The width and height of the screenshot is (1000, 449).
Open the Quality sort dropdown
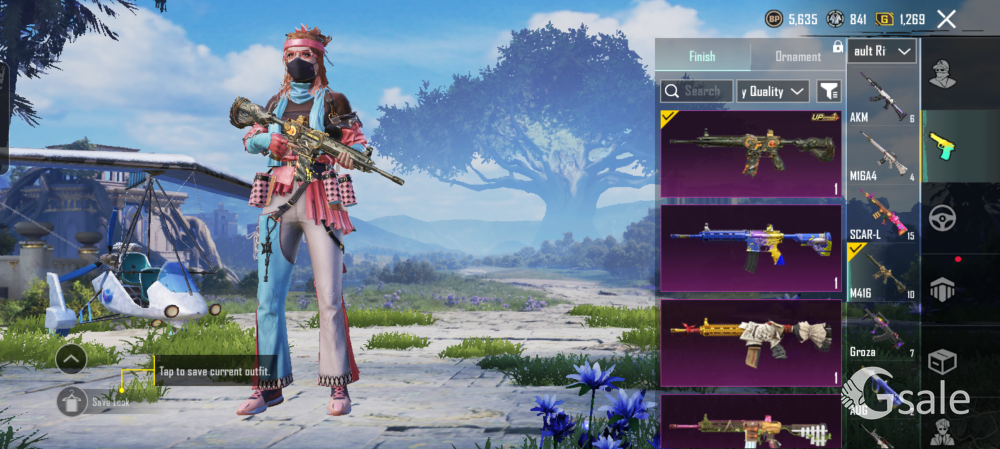[773, 91]
